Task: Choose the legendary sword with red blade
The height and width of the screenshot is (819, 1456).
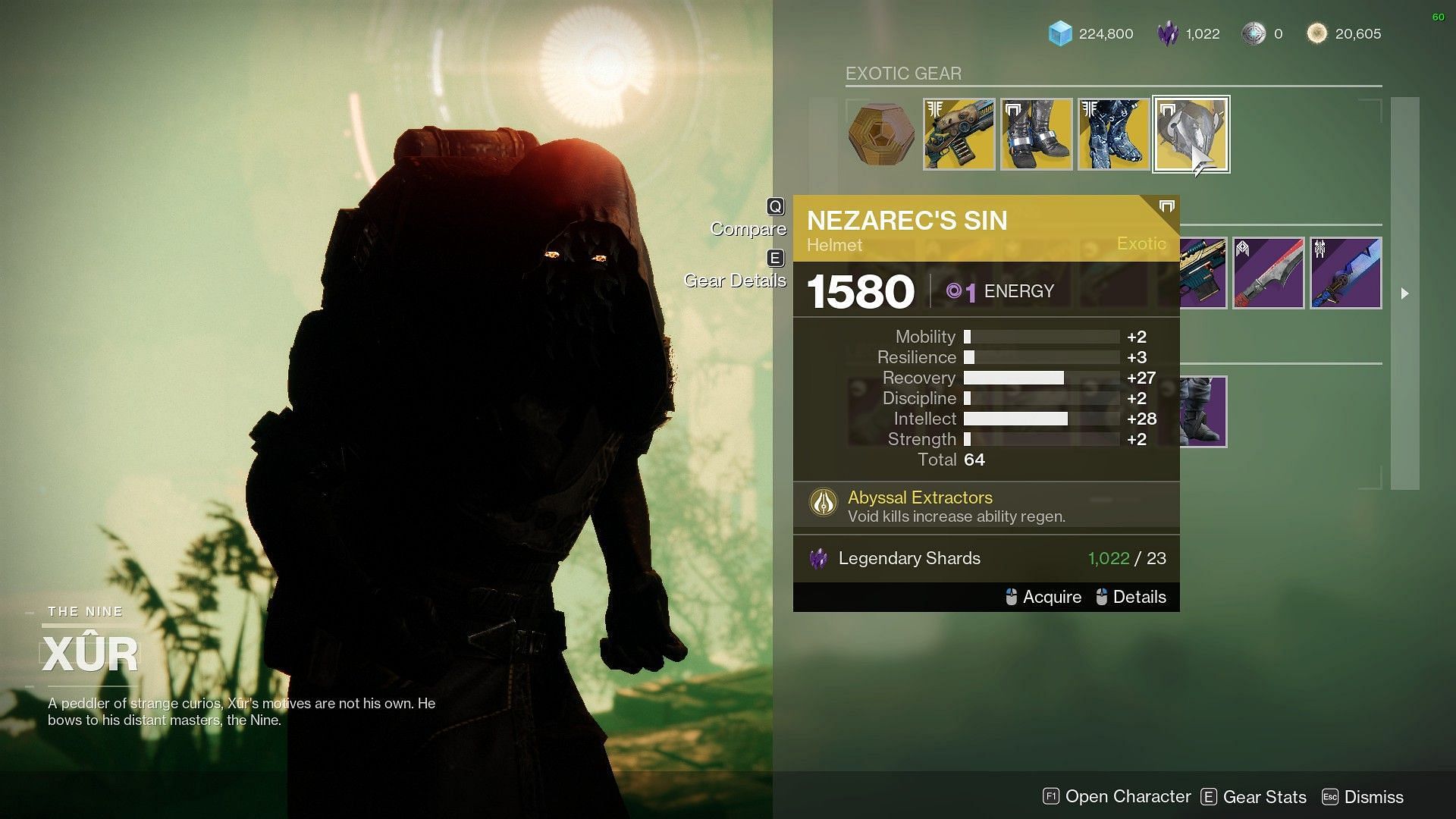Action: click(x=1269, y=273)
